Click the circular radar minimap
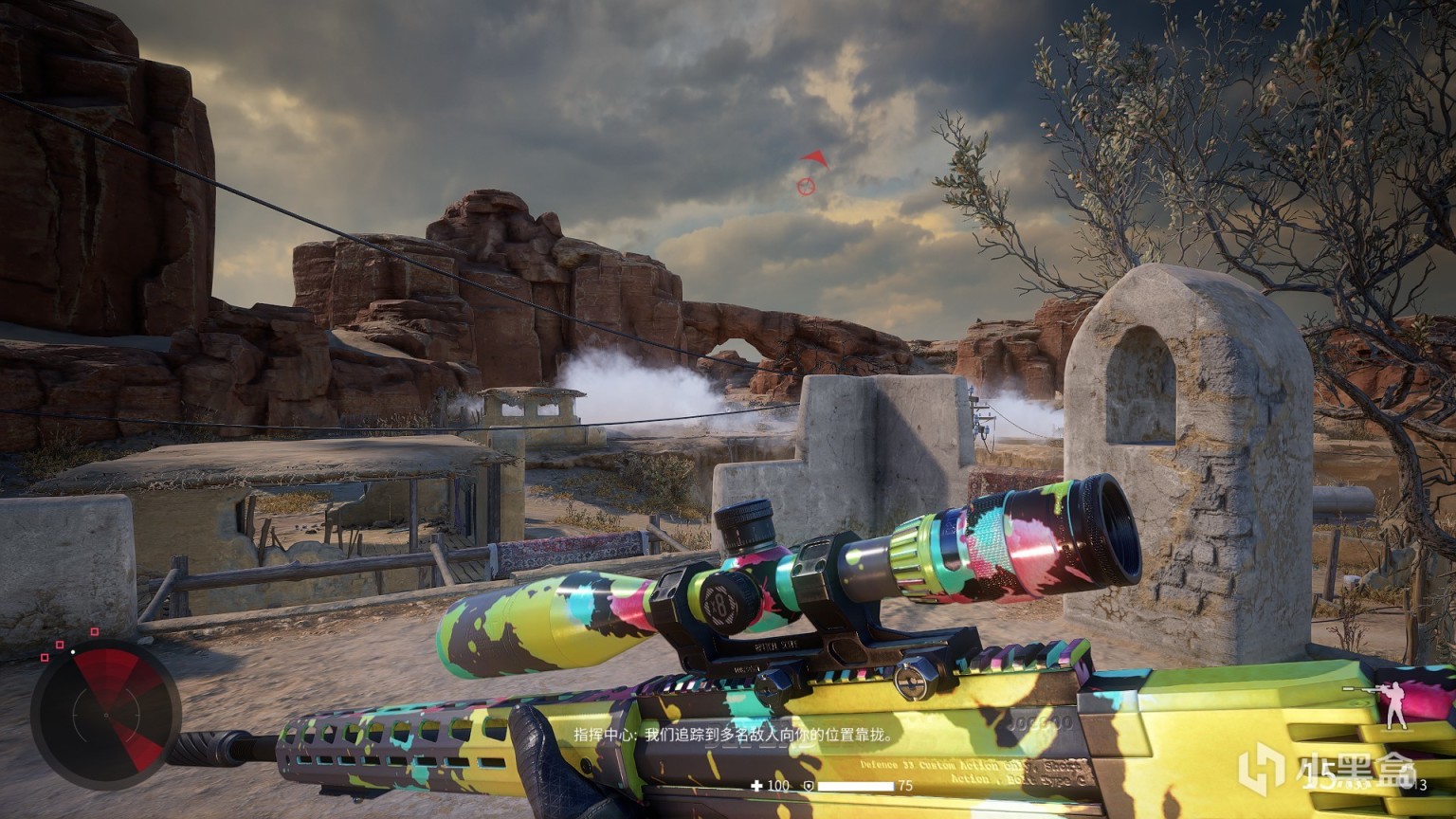The image size is (1456, 819). click(x=105, y=714)
